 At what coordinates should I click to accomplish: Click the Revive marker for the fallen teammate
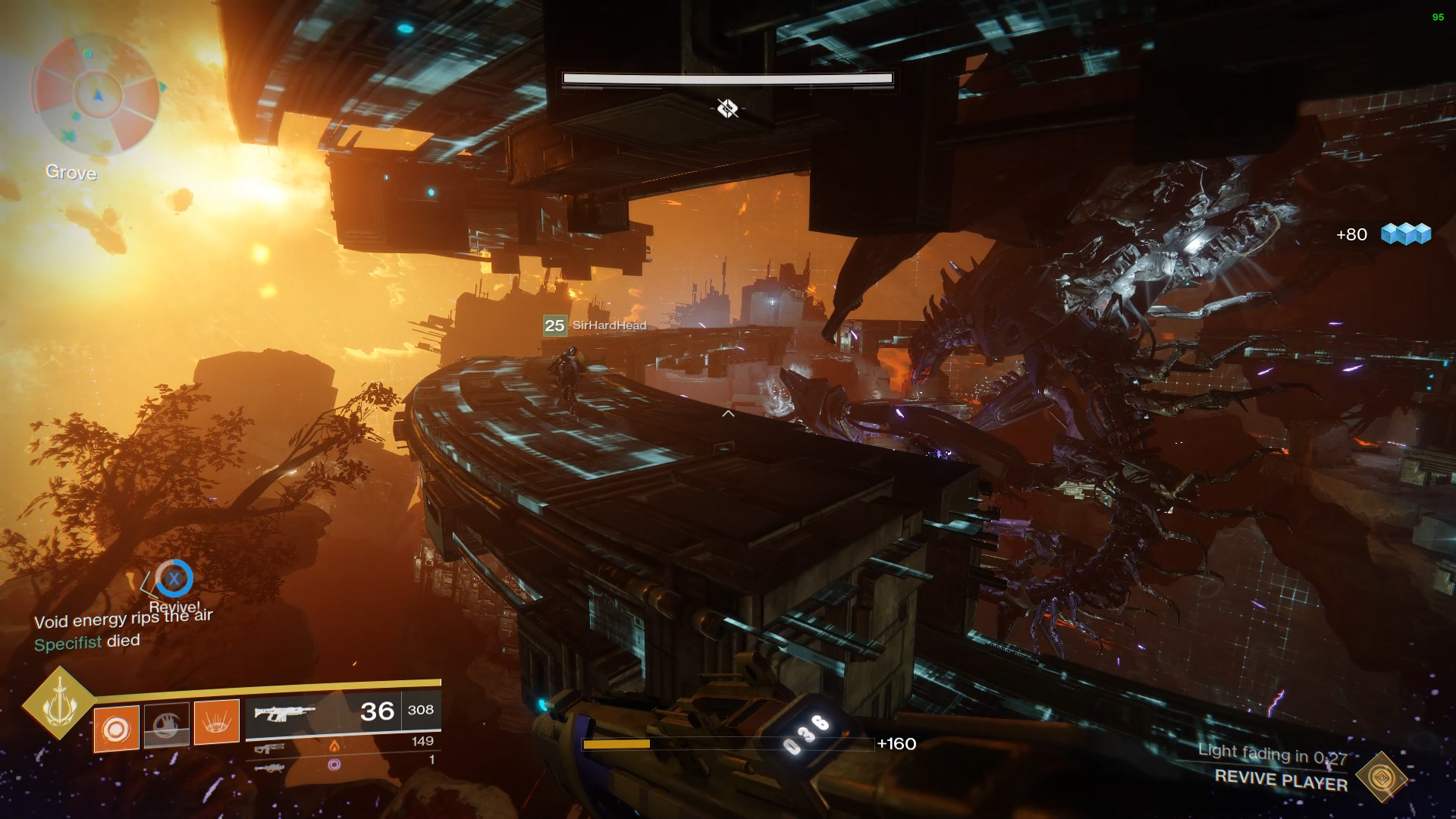(174, 579)
